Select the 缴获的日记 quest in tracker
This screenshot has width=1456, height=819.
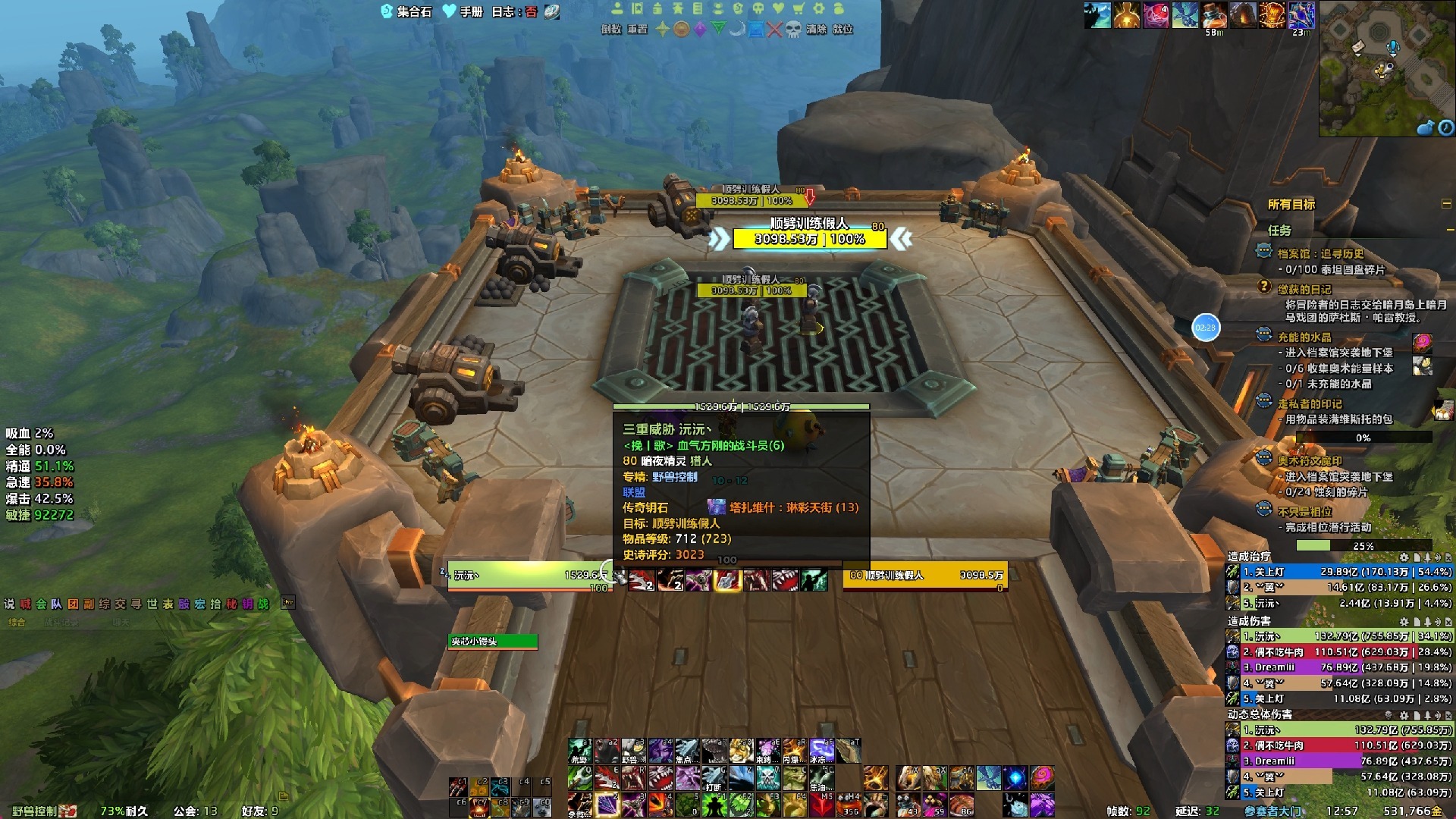click(1304, 289)
